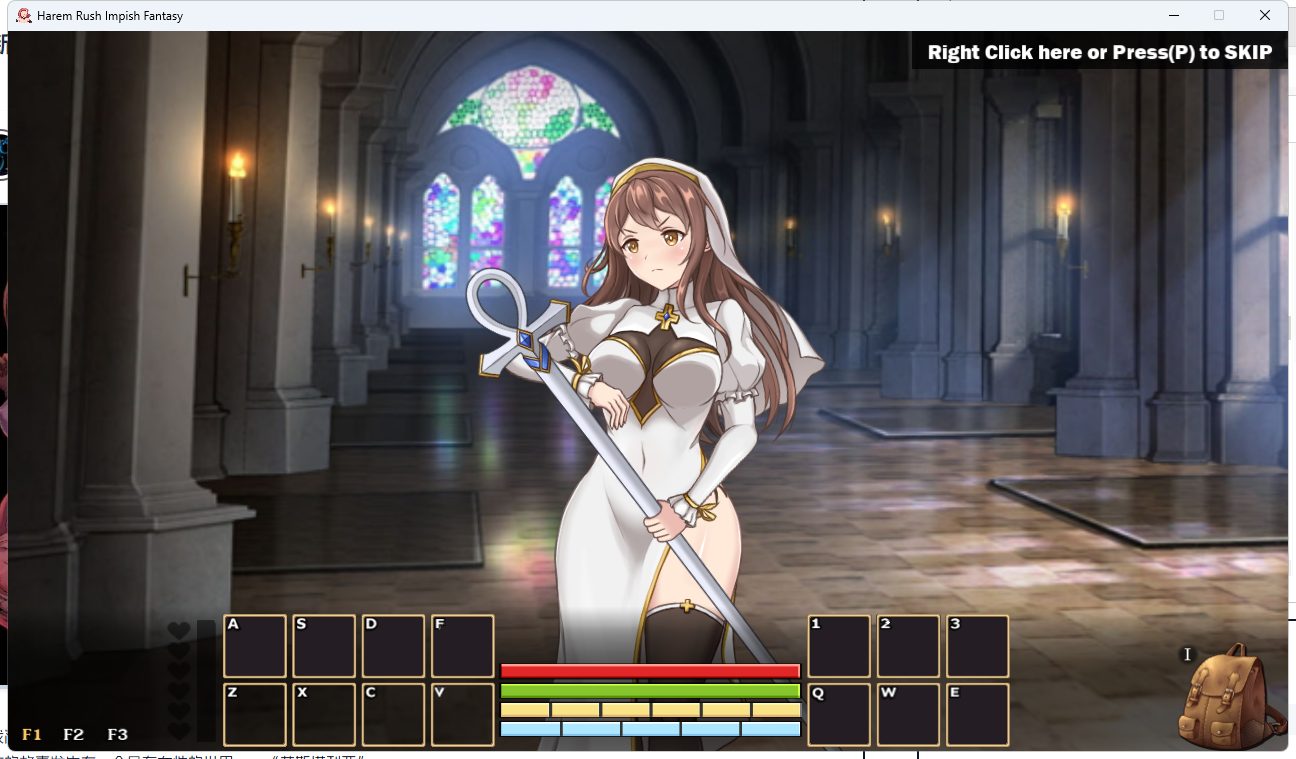Switch to the F3 hotbar tab
This screenshot has width=1296, height=759.
click(119, 734)
